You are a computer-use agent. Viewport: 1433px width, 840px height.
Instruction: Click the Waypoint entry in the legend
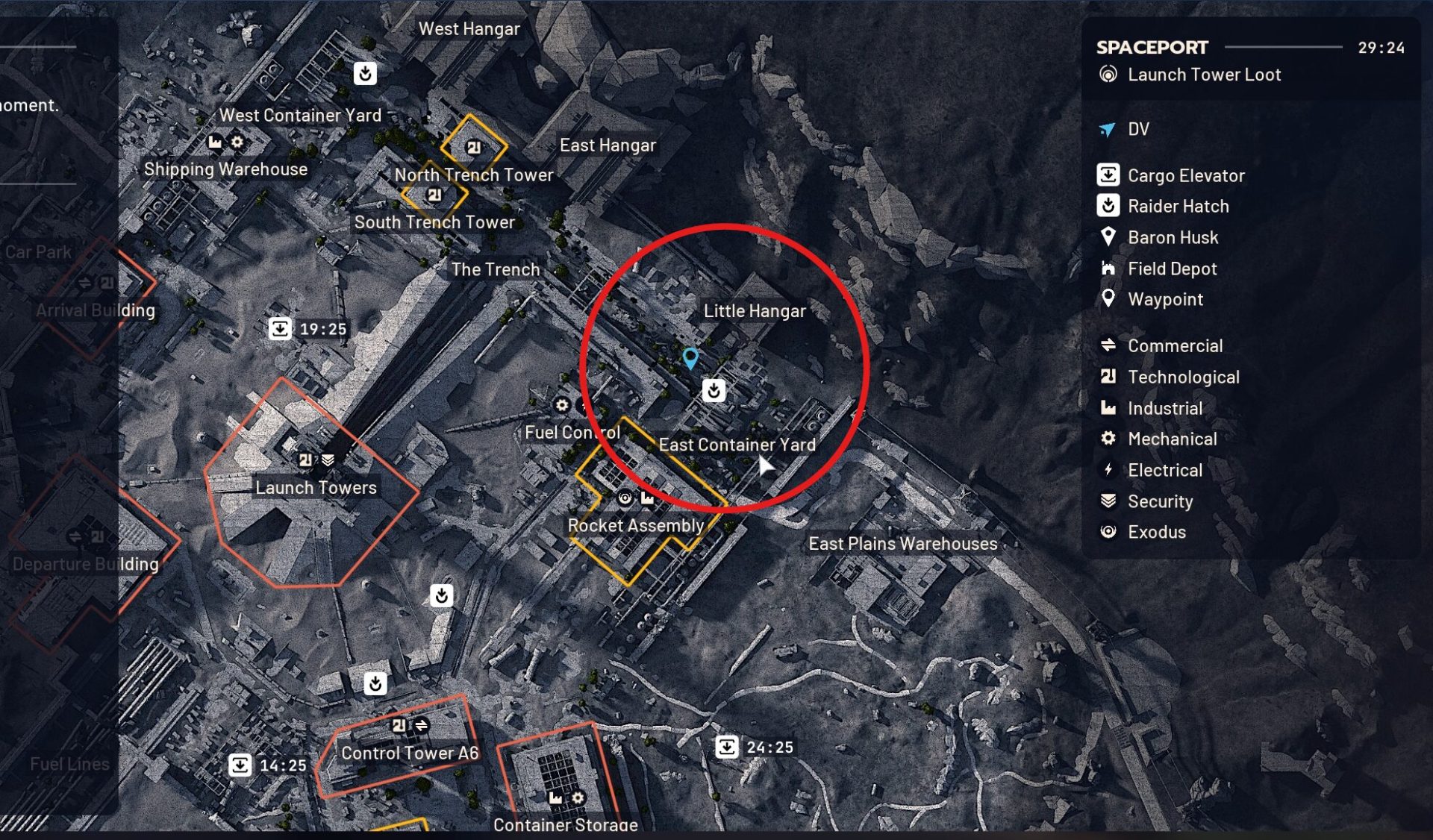(x=1110, y=300)
